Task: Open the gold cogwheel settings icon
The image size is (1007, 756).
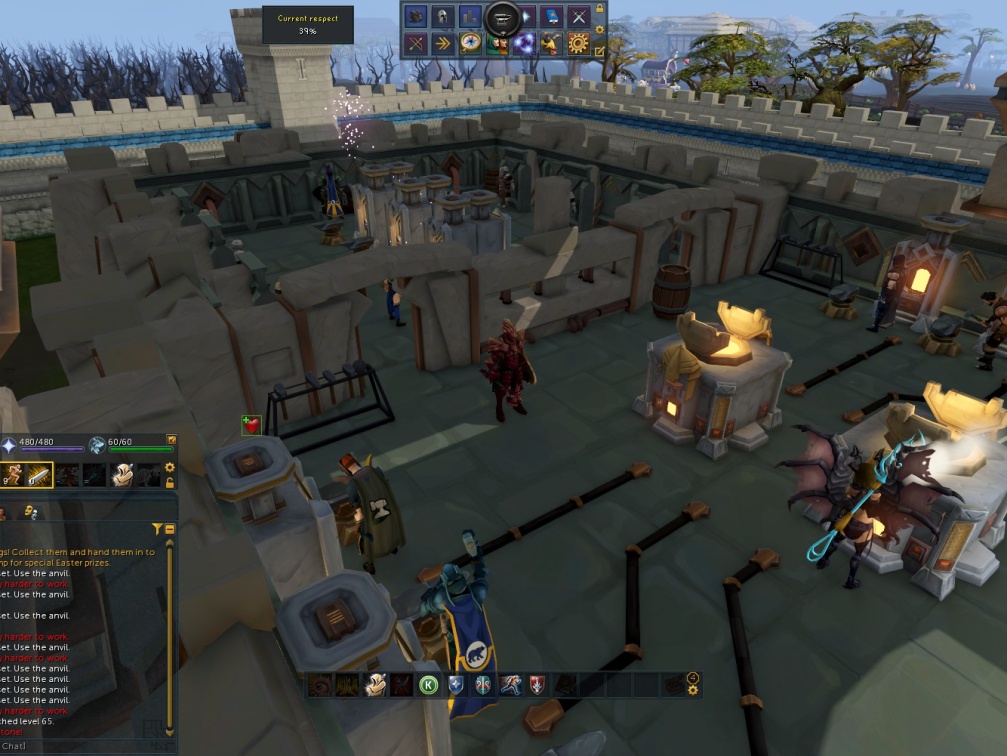Action: coord(578,43)
